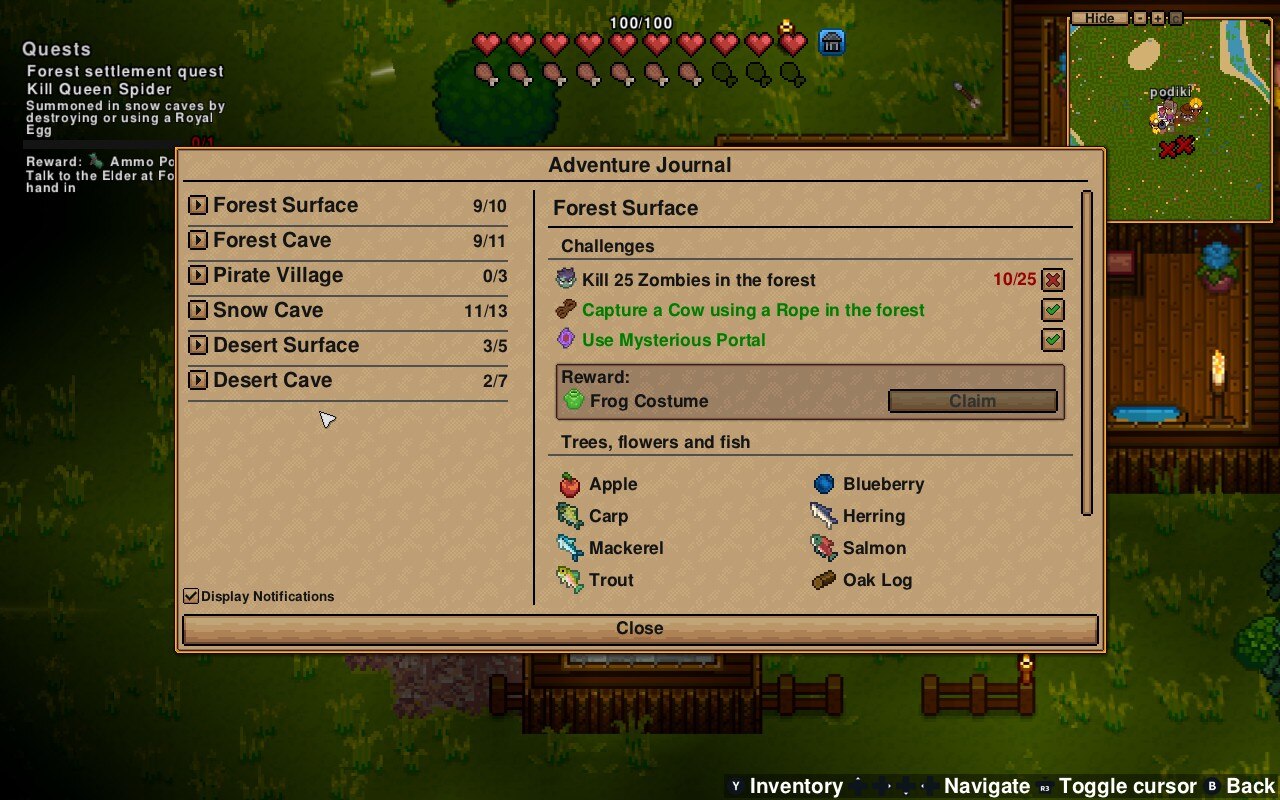Claim the Frog Costume reward
This screenshot has width=1280, height=800.
click(x=972, y=401)
